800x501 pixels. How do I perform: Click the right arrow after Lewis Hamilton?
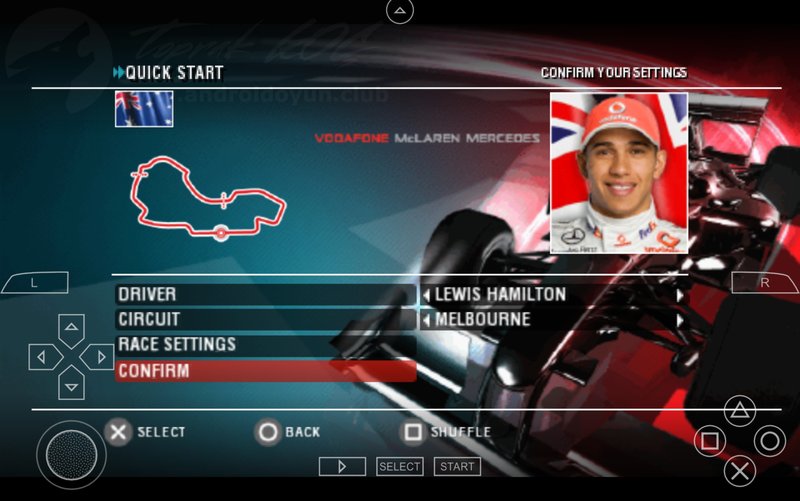679,296
